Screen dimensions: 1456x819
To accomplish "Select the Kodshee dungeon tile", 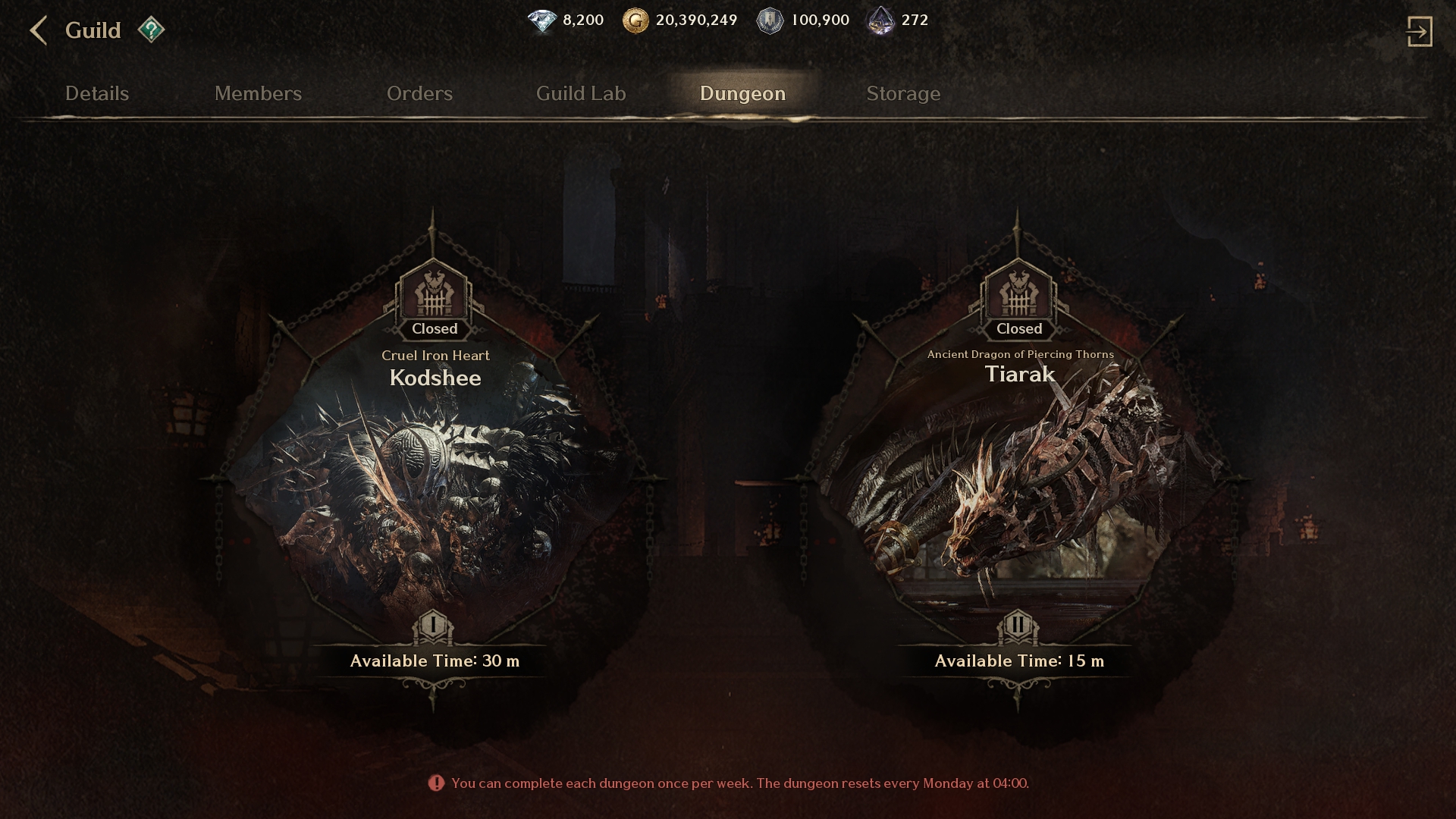I will (435, 478).
